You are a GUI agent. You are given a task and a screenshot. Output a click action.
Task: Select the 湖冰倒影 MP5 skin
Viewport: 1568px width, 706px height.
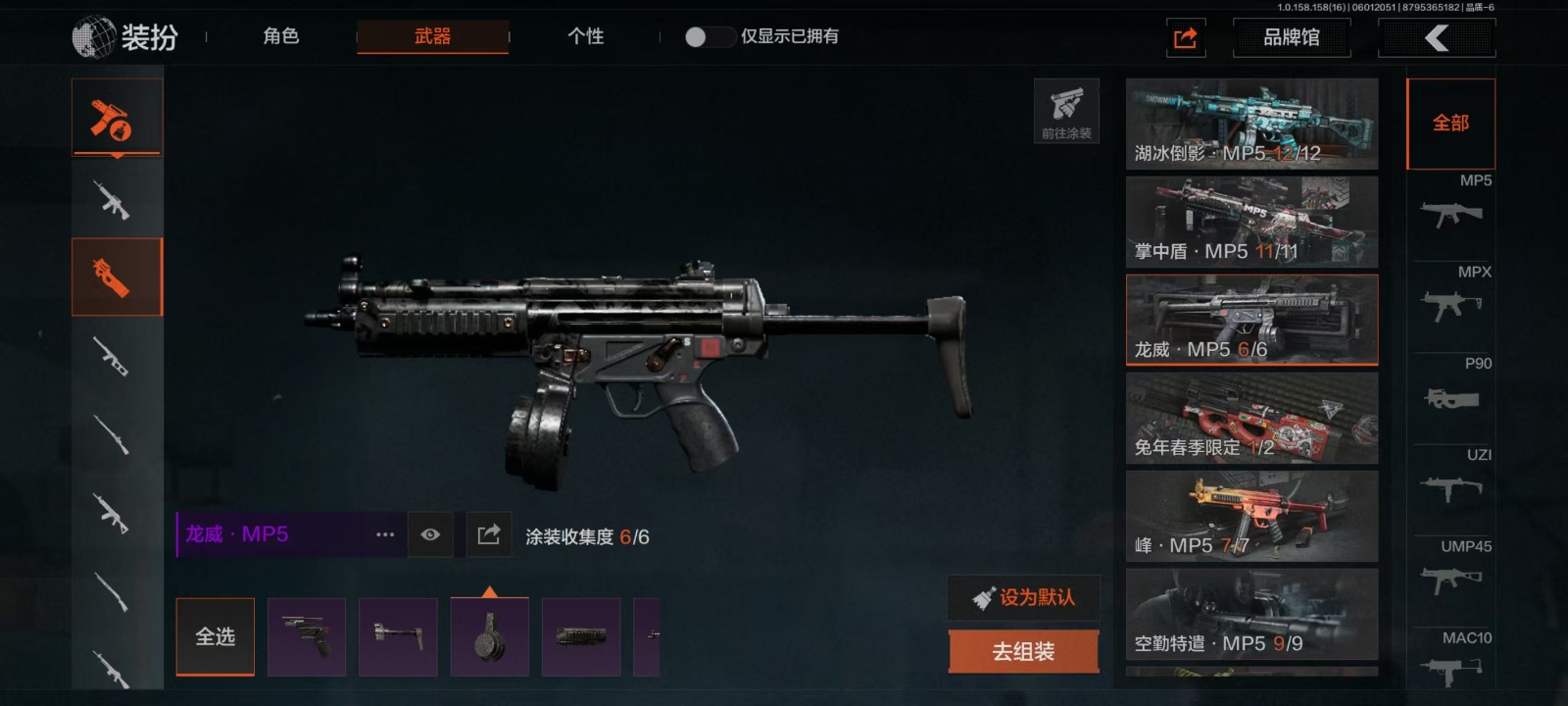coord(1251,124)
